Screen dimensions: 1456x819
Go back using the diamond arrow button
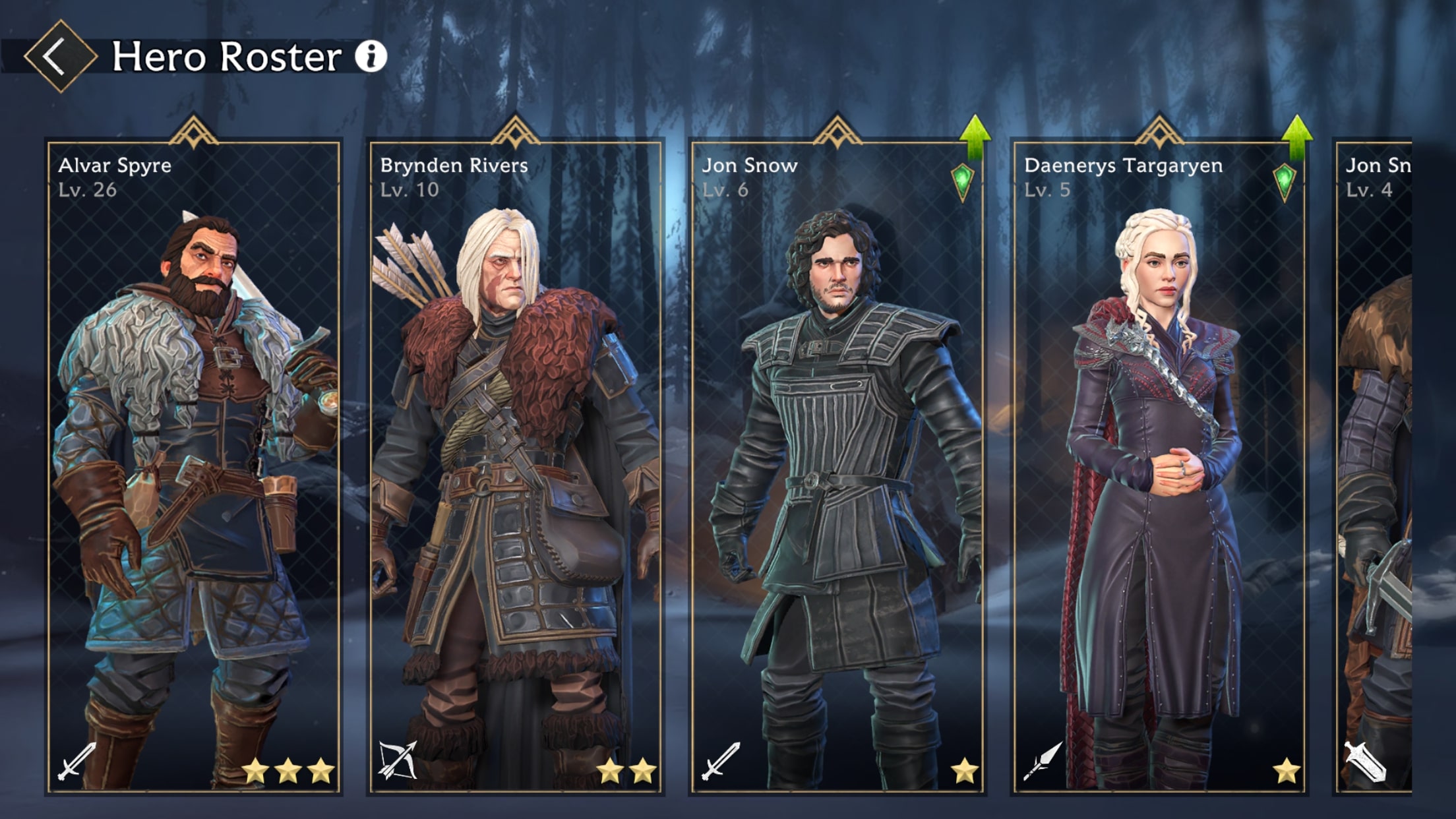click(x=60, y=56)
